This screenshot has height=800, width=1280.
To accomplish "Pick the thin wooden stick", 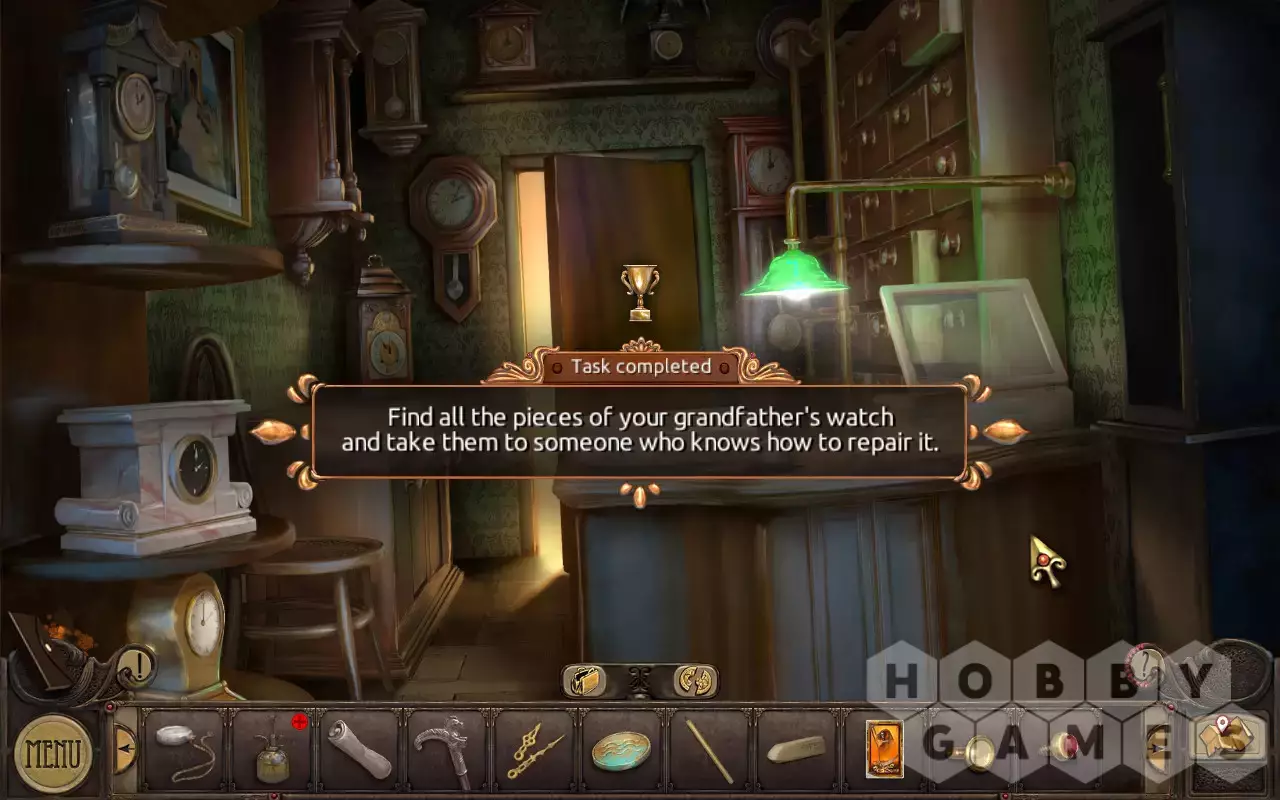I will [x=708, y=751].
